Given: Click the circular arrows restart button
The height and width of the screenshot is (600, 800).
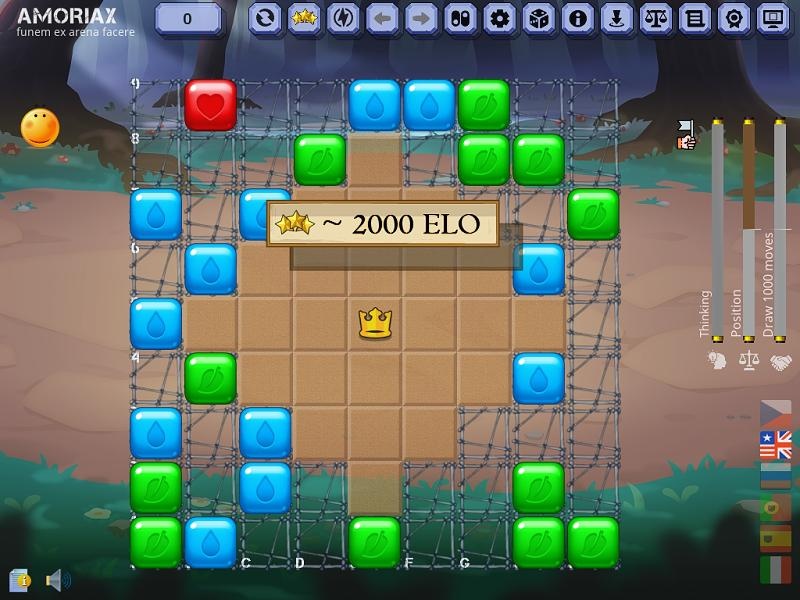Looking at the screenshot, I should point(265,18).
